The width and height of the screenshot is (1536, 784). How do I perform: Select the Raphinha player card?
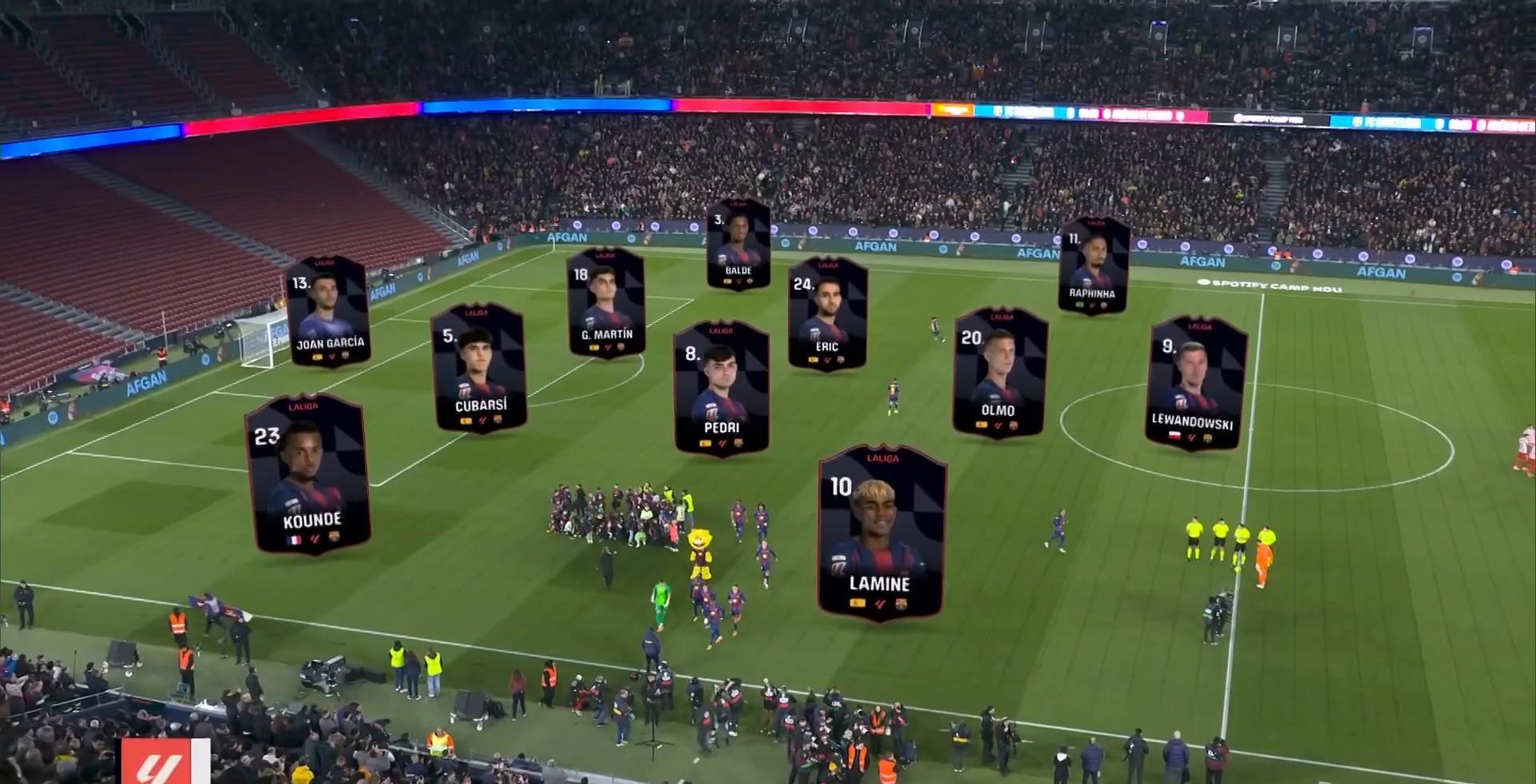coord(1094,266)
